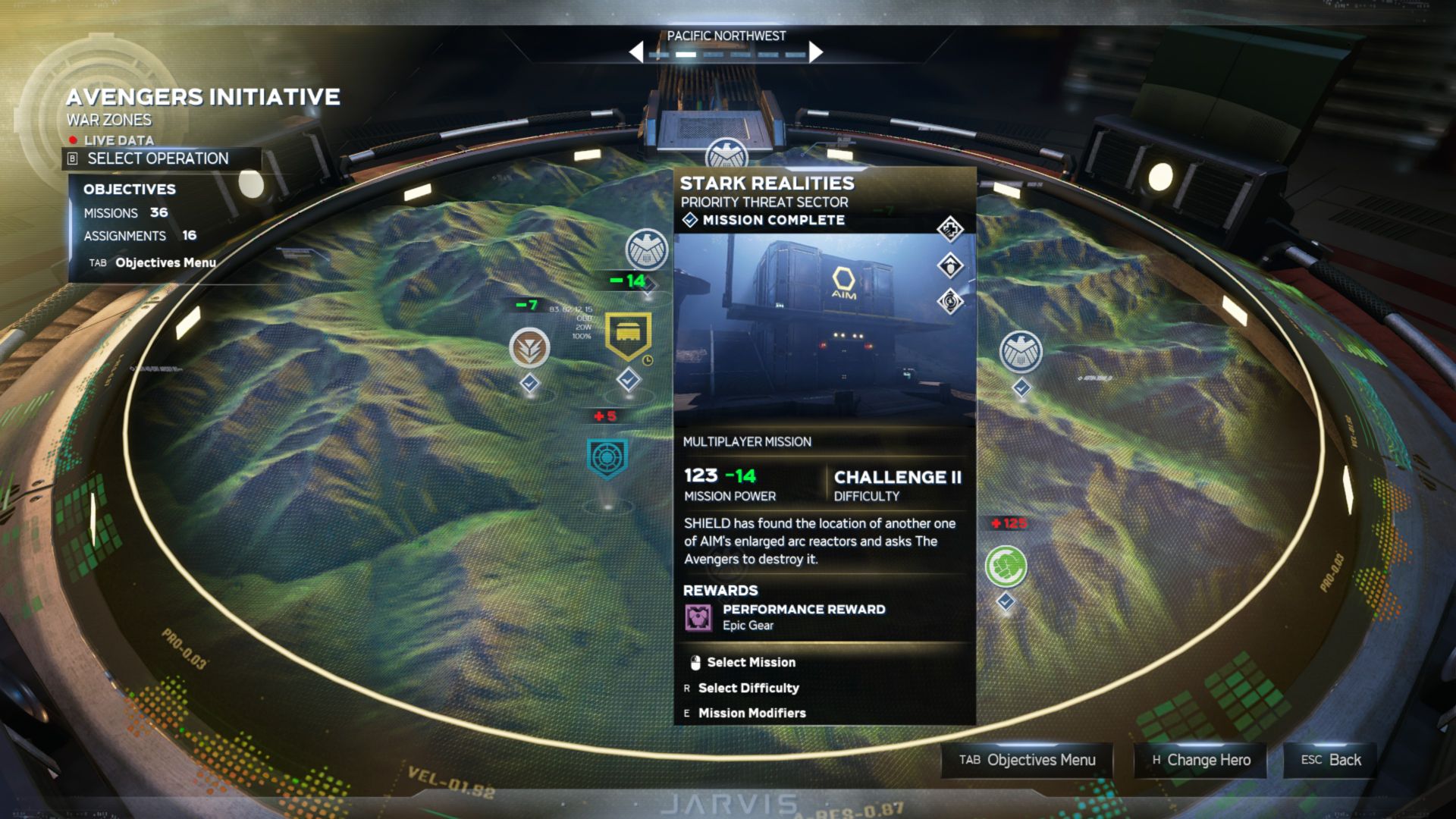Select the Stark Realities mission thumbnail
The image size is (1456, 819).
(x=823, y=326)
